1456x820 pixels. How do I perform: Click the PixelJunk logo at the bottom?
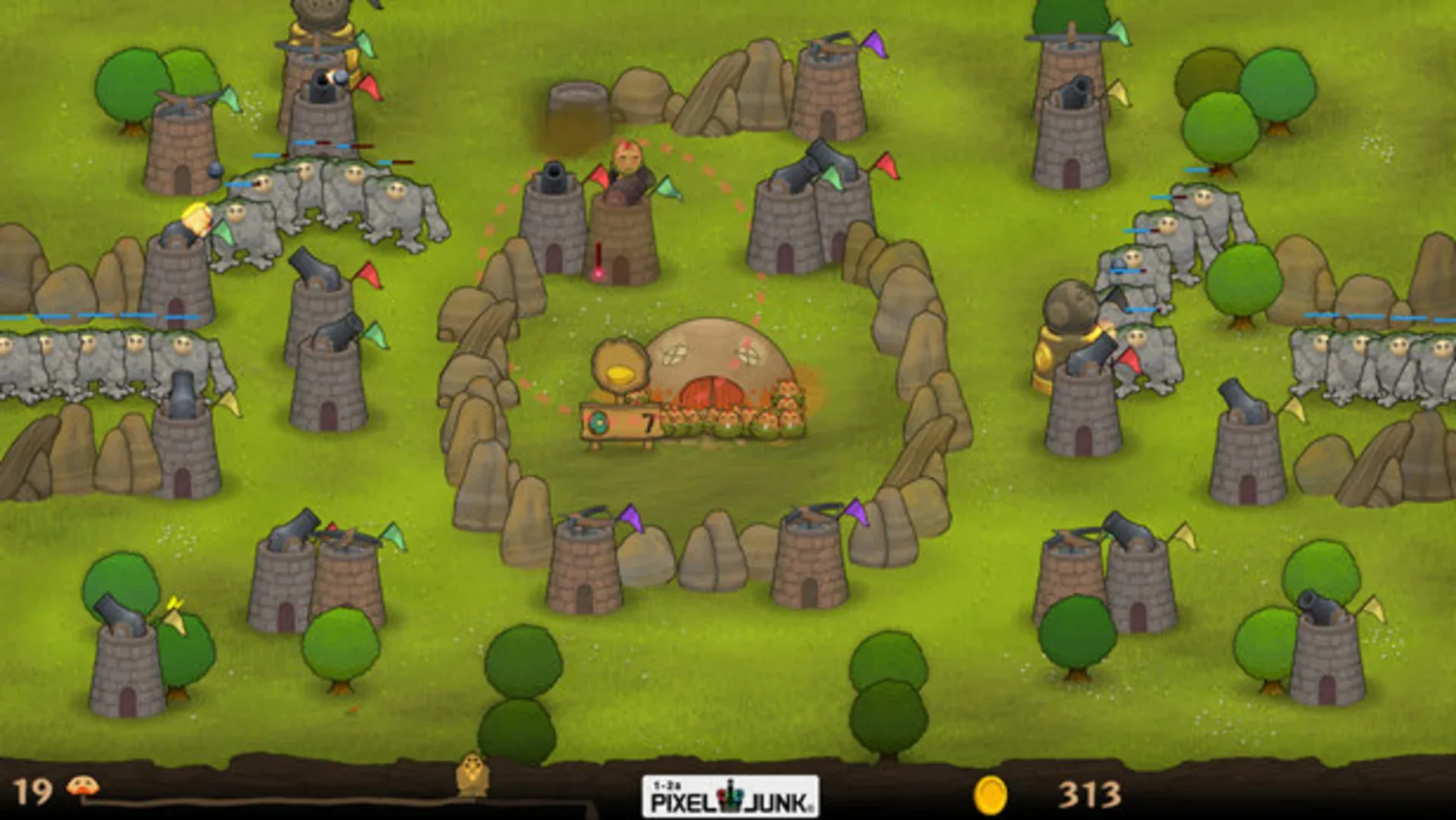tap(729, 798)
